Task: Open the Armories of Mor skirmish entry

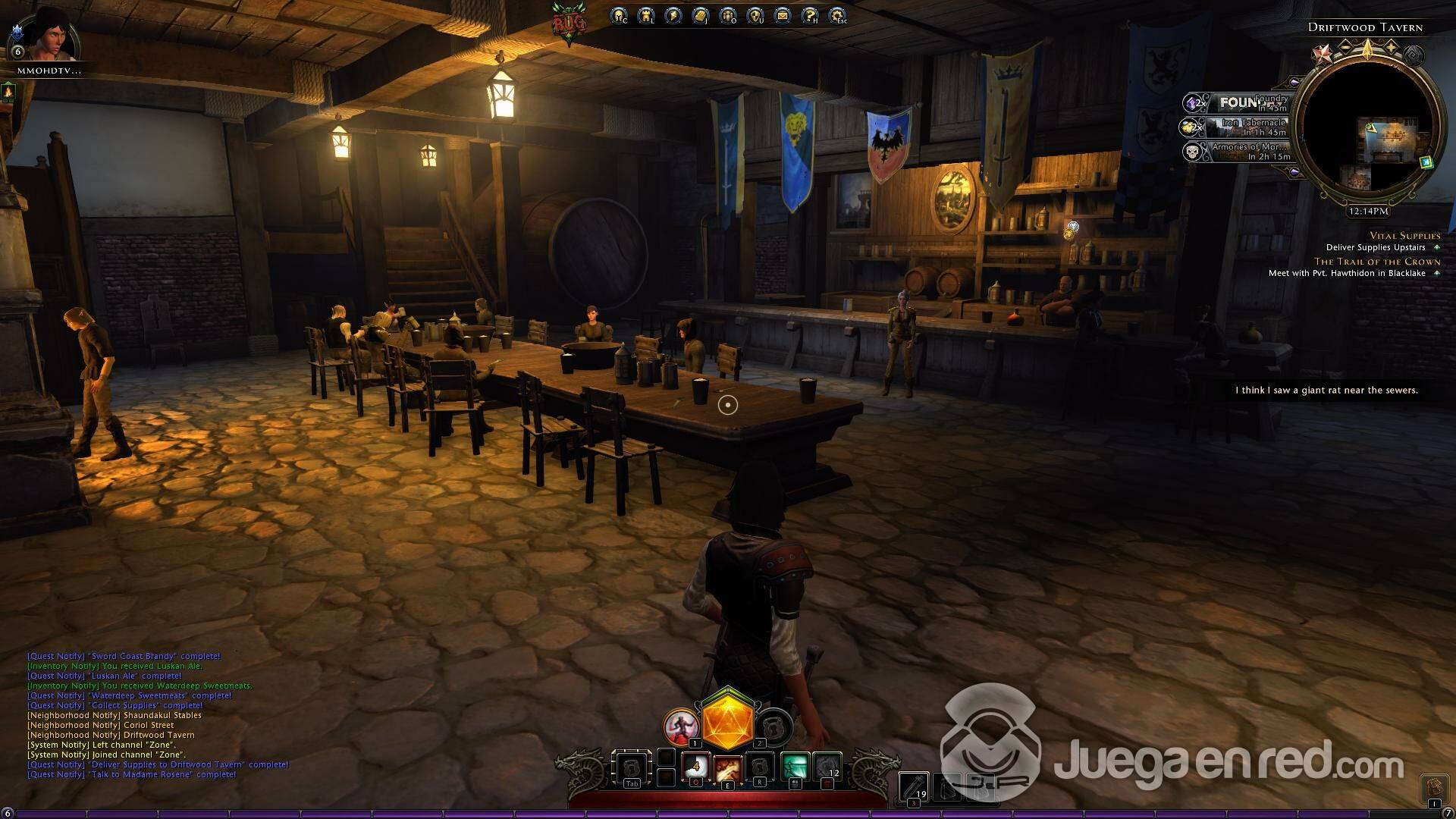Action: 1238,152
